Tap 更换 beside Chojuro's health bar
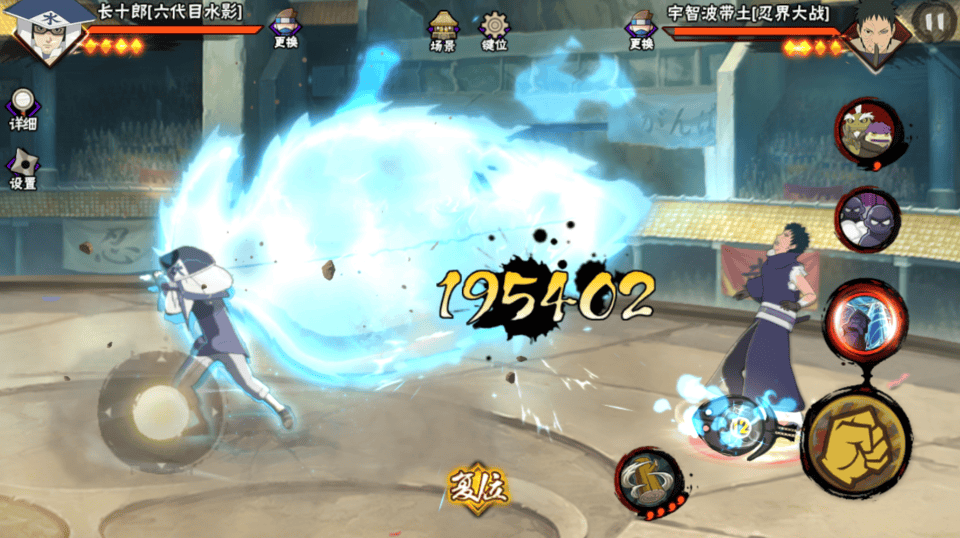The image size is (960, 538). [285, 29]
